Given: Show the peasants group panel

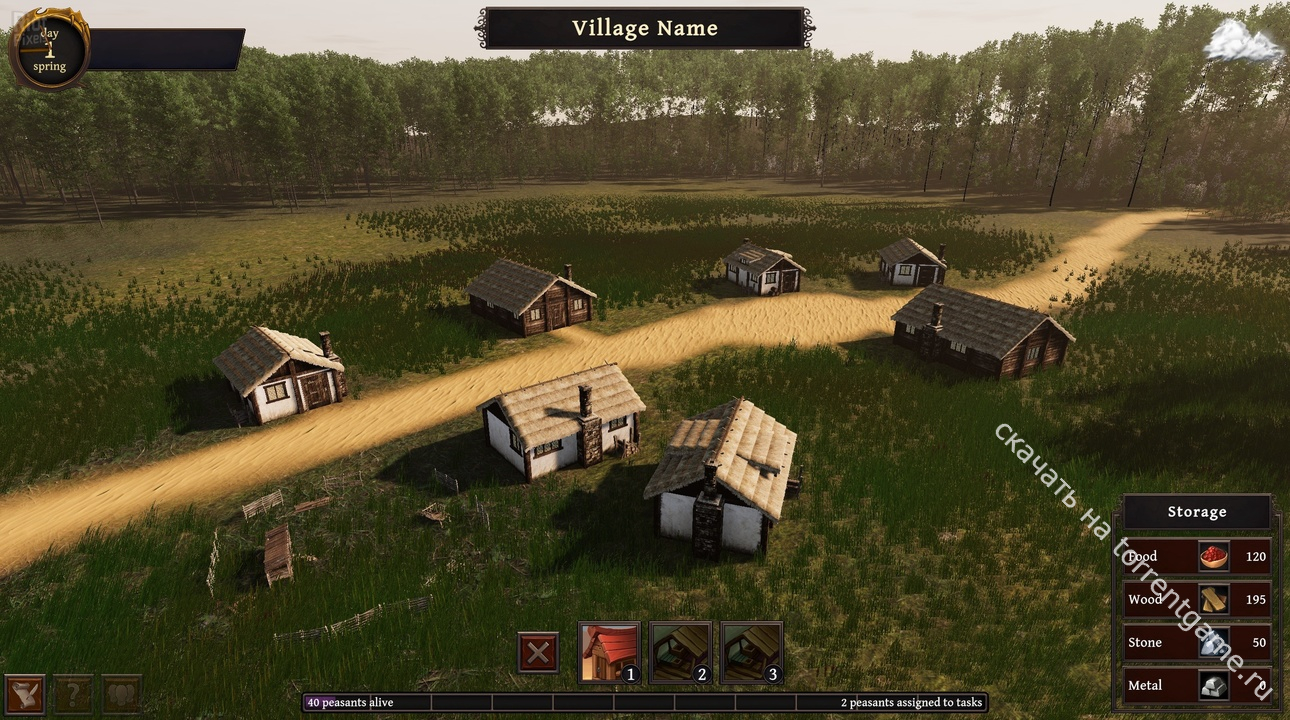Looking at the screenshot, I should (121, 693).
